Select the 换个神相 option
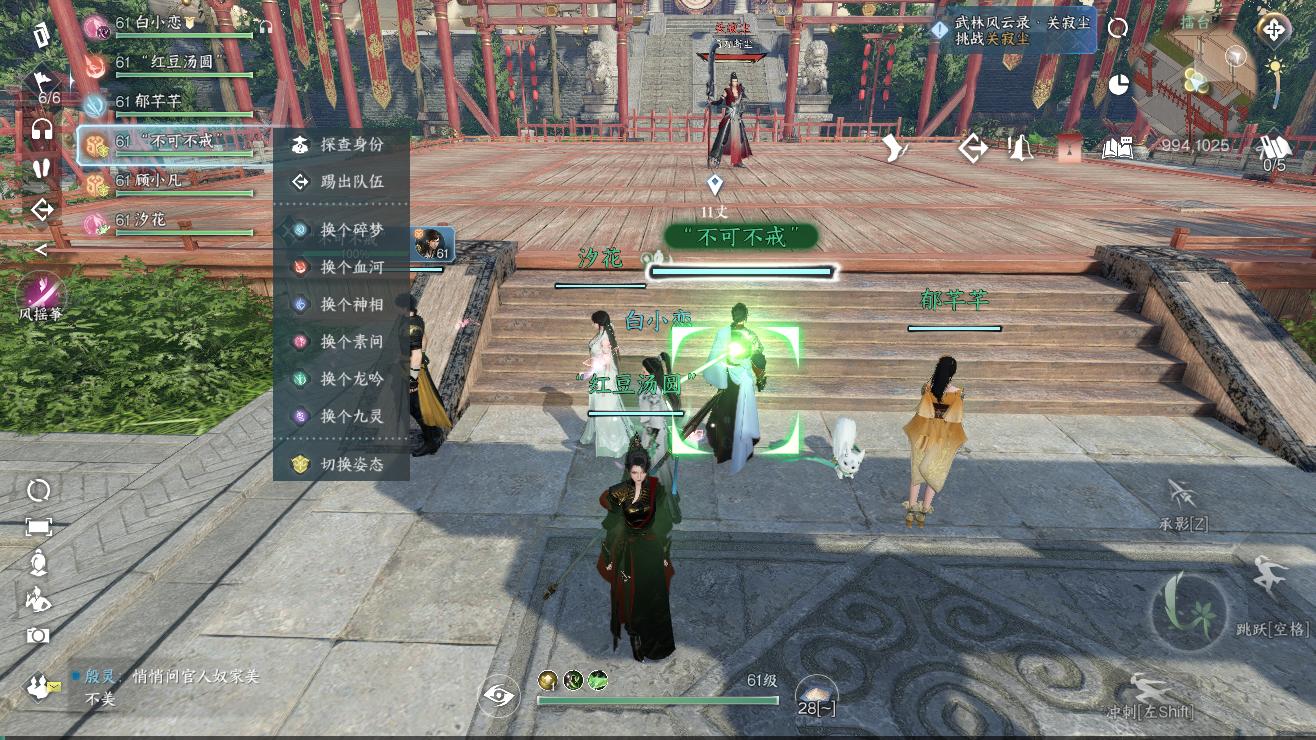This screenshot has height=740, width=1316. (341, 304)
